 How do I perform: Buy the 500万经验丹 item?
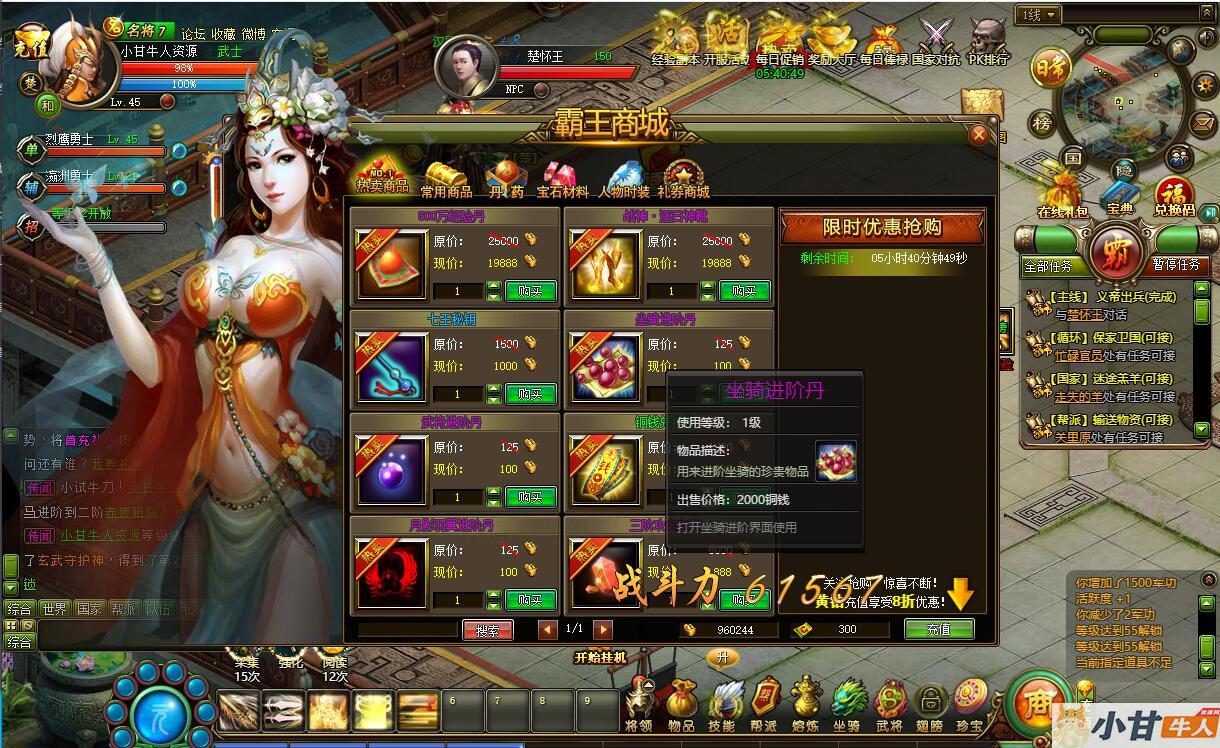click(530, 291)
